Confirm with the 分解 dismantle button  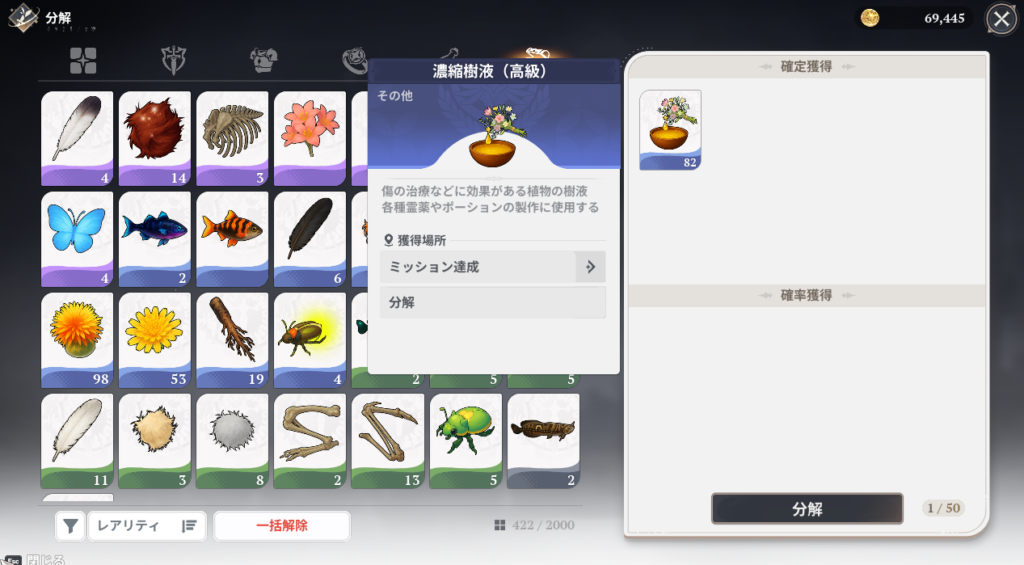[x=806, y=508]
